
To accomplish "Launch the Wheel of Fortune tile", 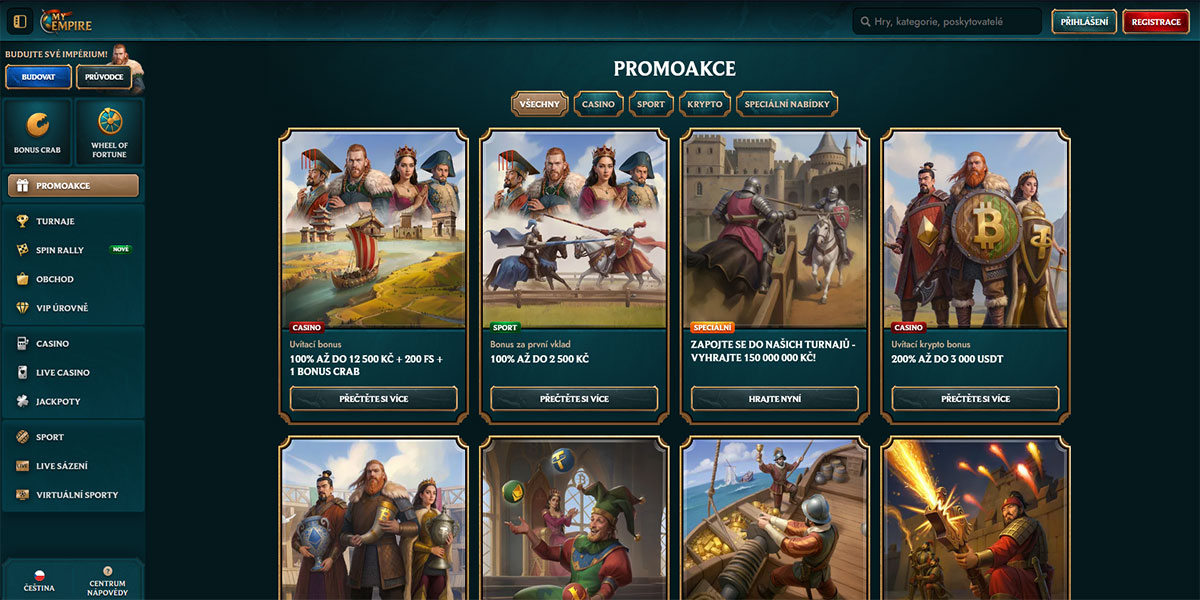I will [109, 131].
